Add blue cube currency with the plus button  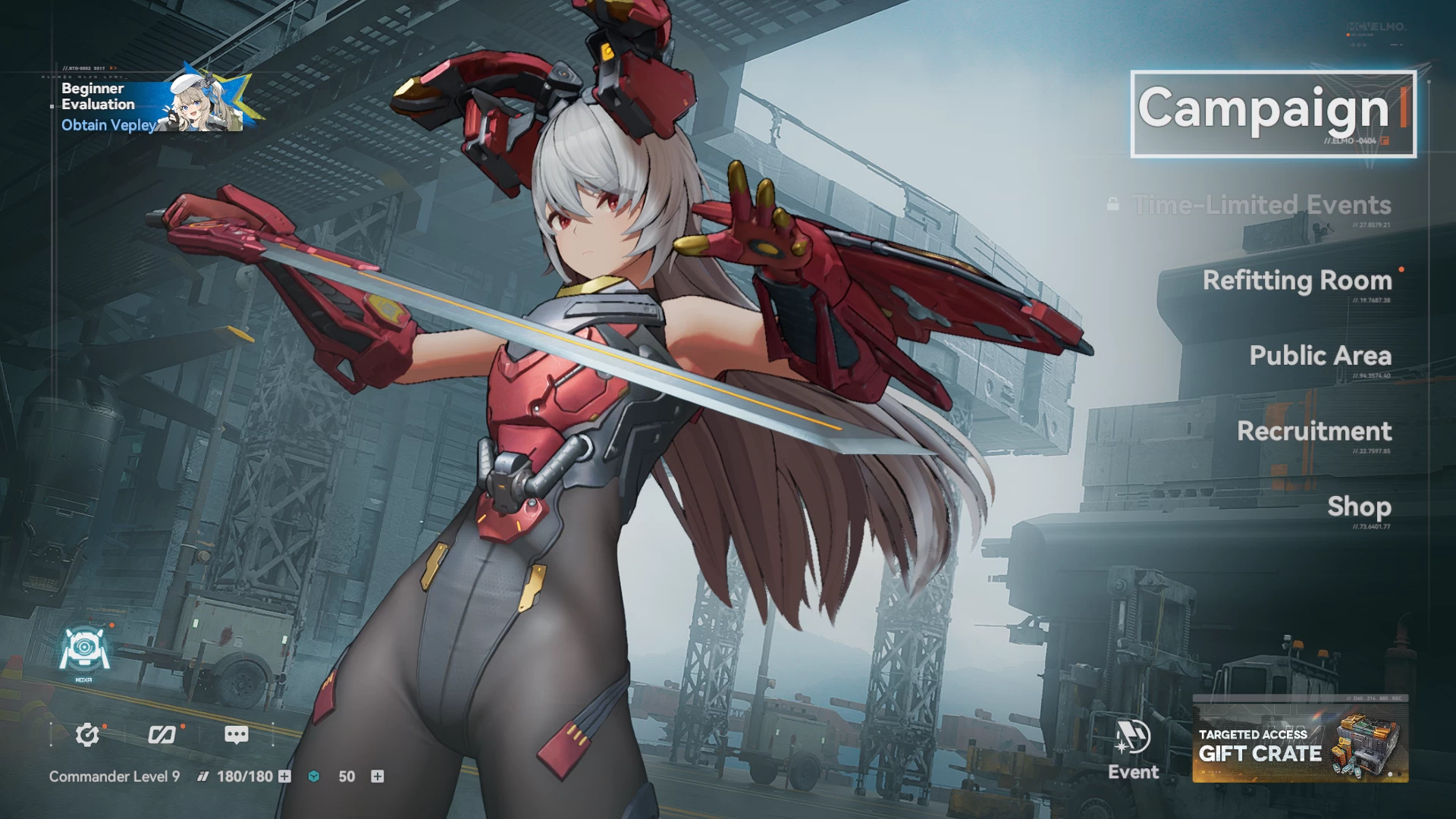point(377,777)
